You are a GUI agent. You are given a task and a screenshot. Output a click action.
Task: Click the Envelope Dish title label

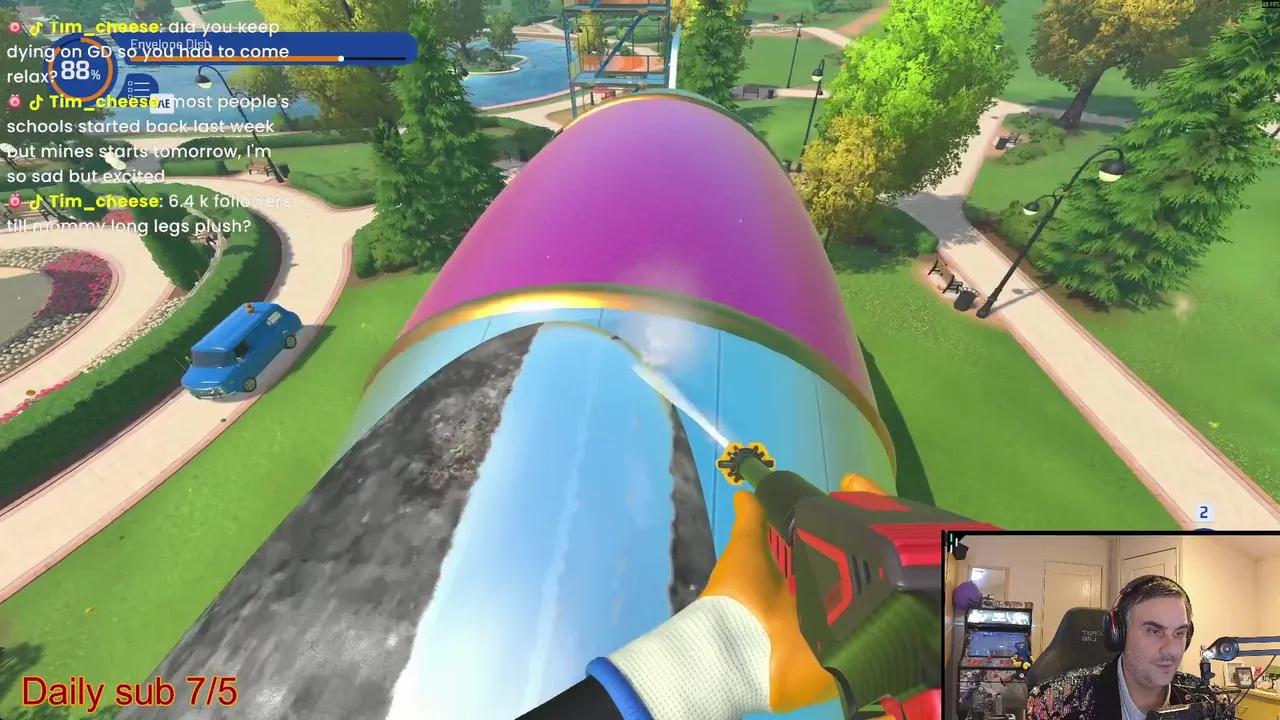tap(169, 45)
